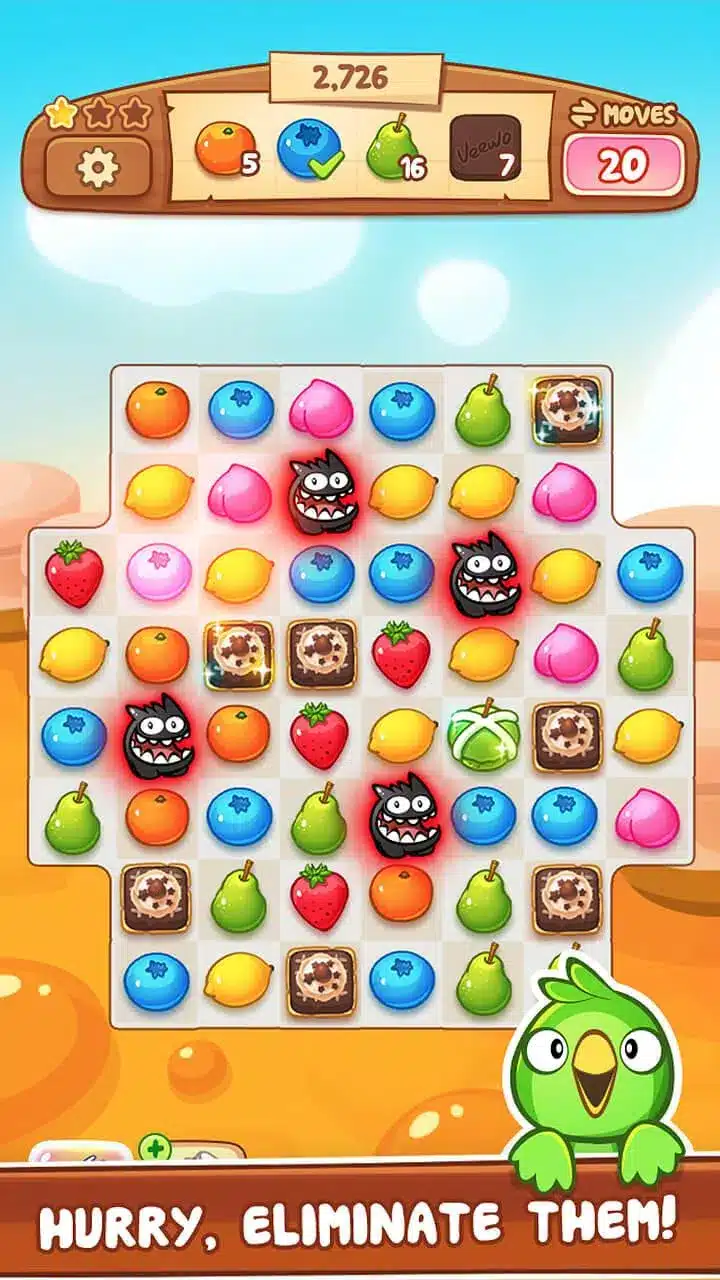The width and height of the screenshot is (720, 1280).
Task: Select the orange goal icon in the objectives
Action: 220,148
